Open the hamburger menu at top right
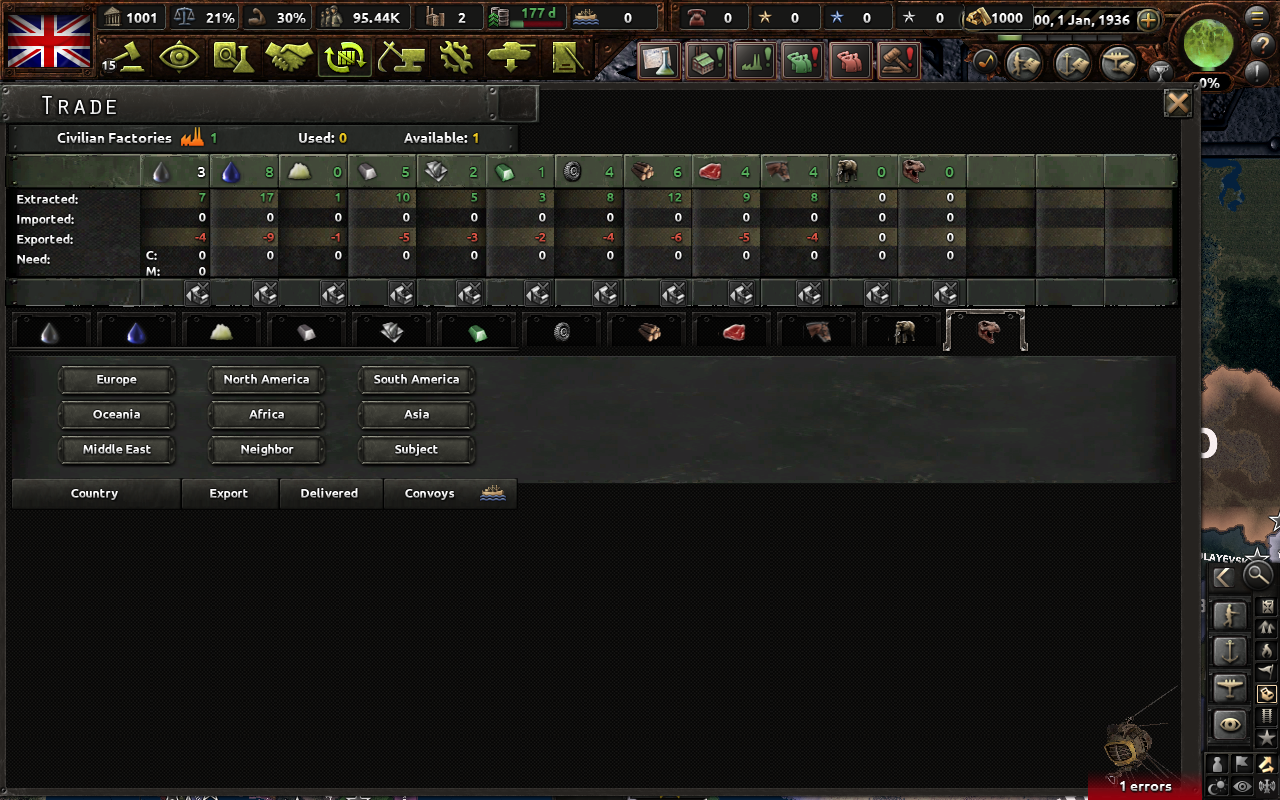 pyautogui.click(x=1256, y=18)
